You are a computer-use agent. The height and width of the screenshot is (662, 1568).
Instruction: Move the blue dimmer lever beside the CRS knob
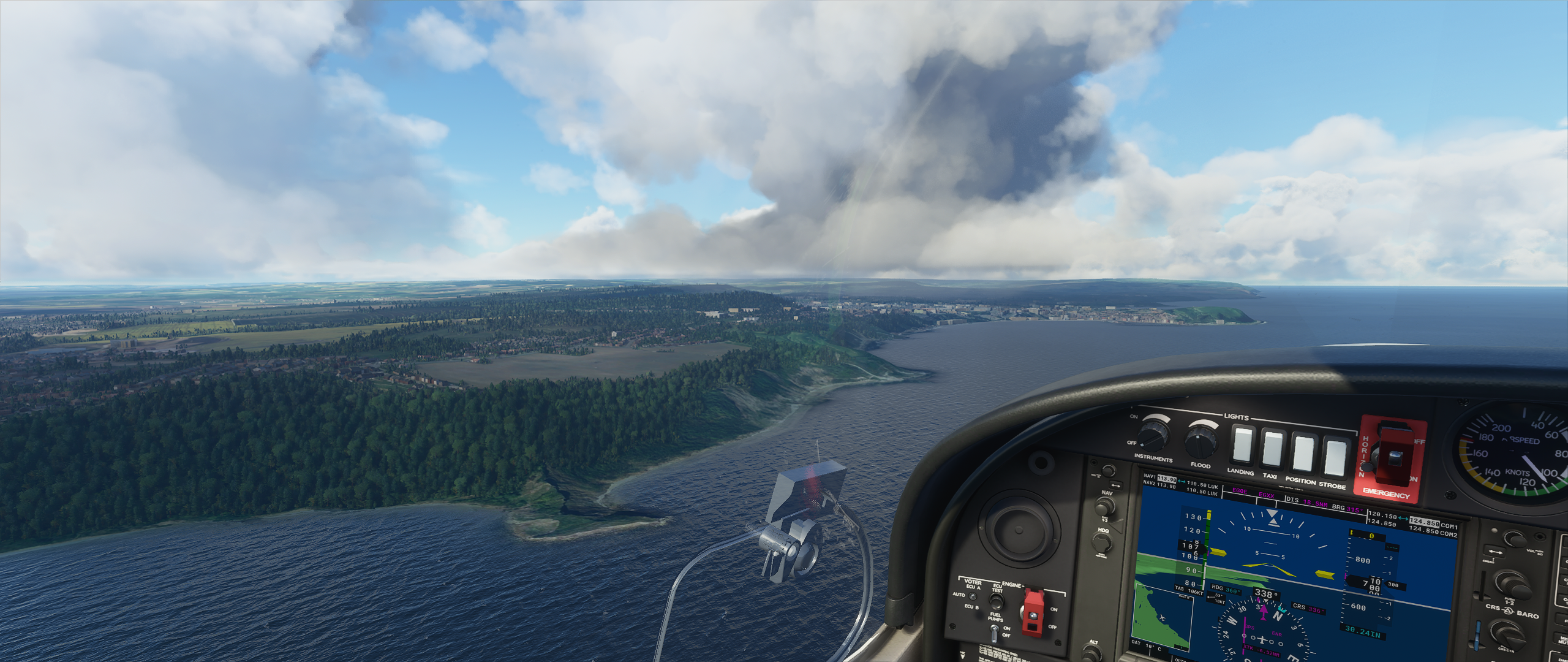coord(1478,636)
